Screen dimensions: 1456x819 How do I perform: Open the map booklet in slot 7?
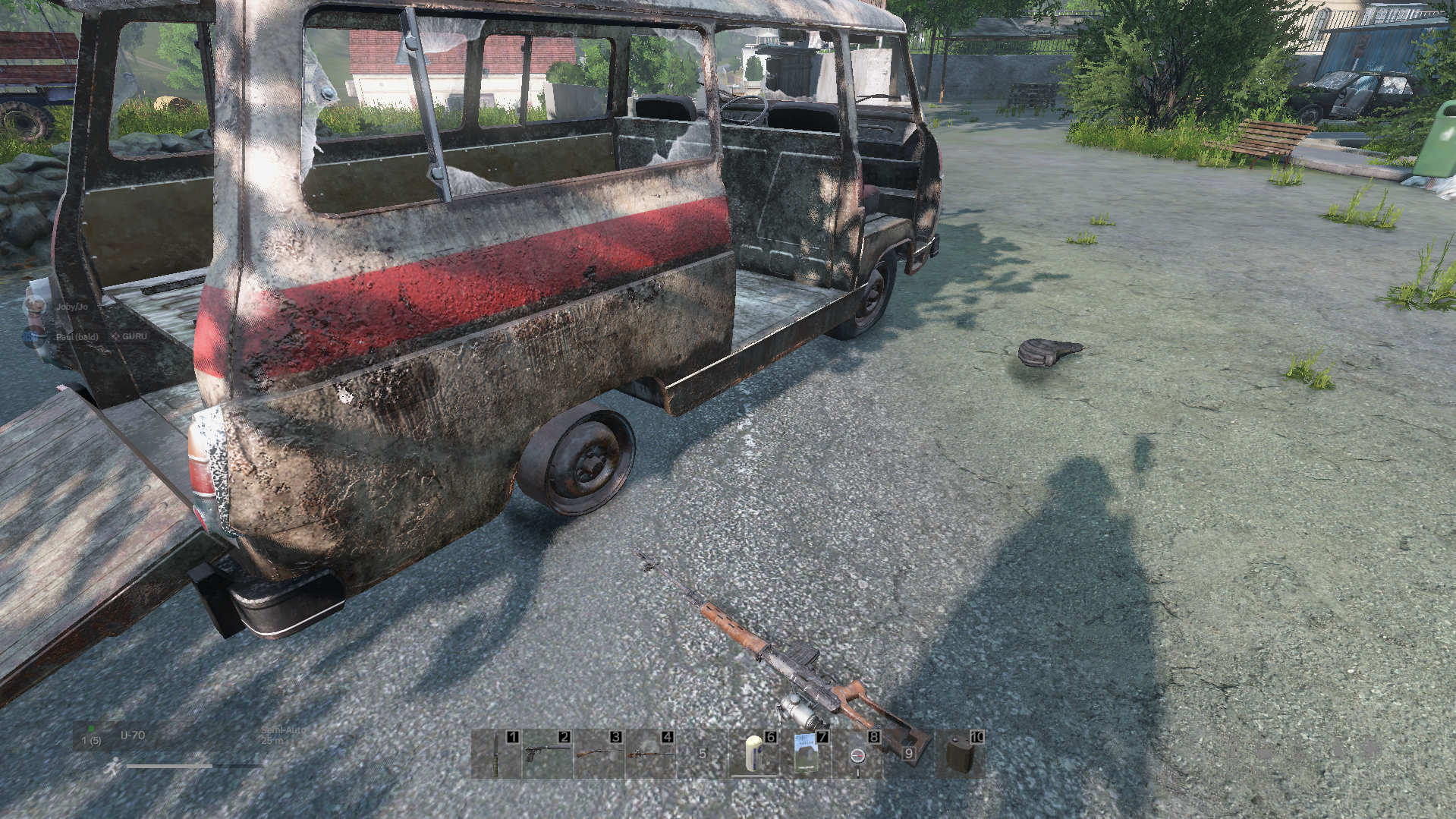[805, 754]
